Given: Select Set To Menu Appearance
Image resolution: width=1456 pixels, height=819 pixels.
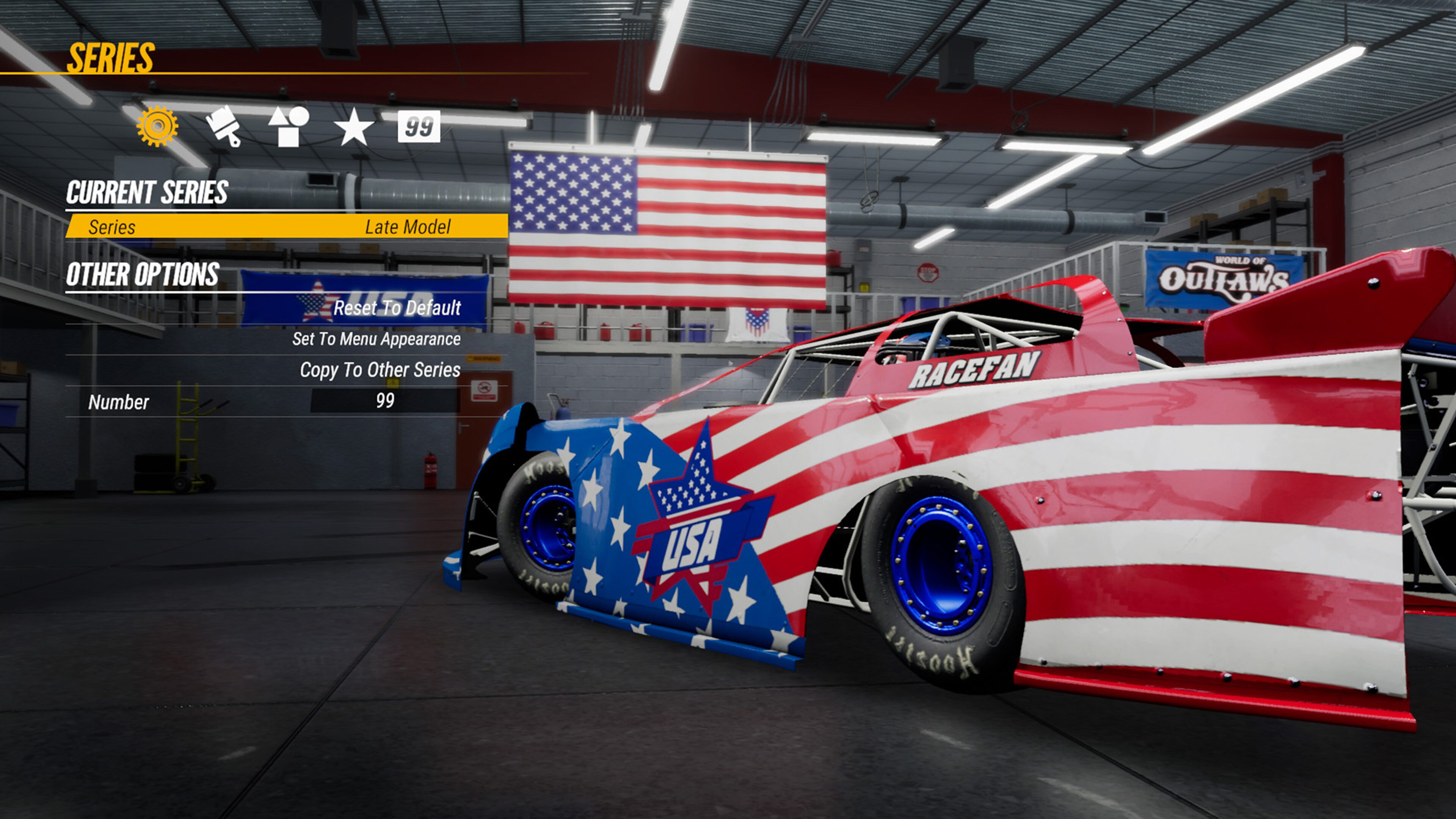Looking at the screenshot, I should (376, 339).
